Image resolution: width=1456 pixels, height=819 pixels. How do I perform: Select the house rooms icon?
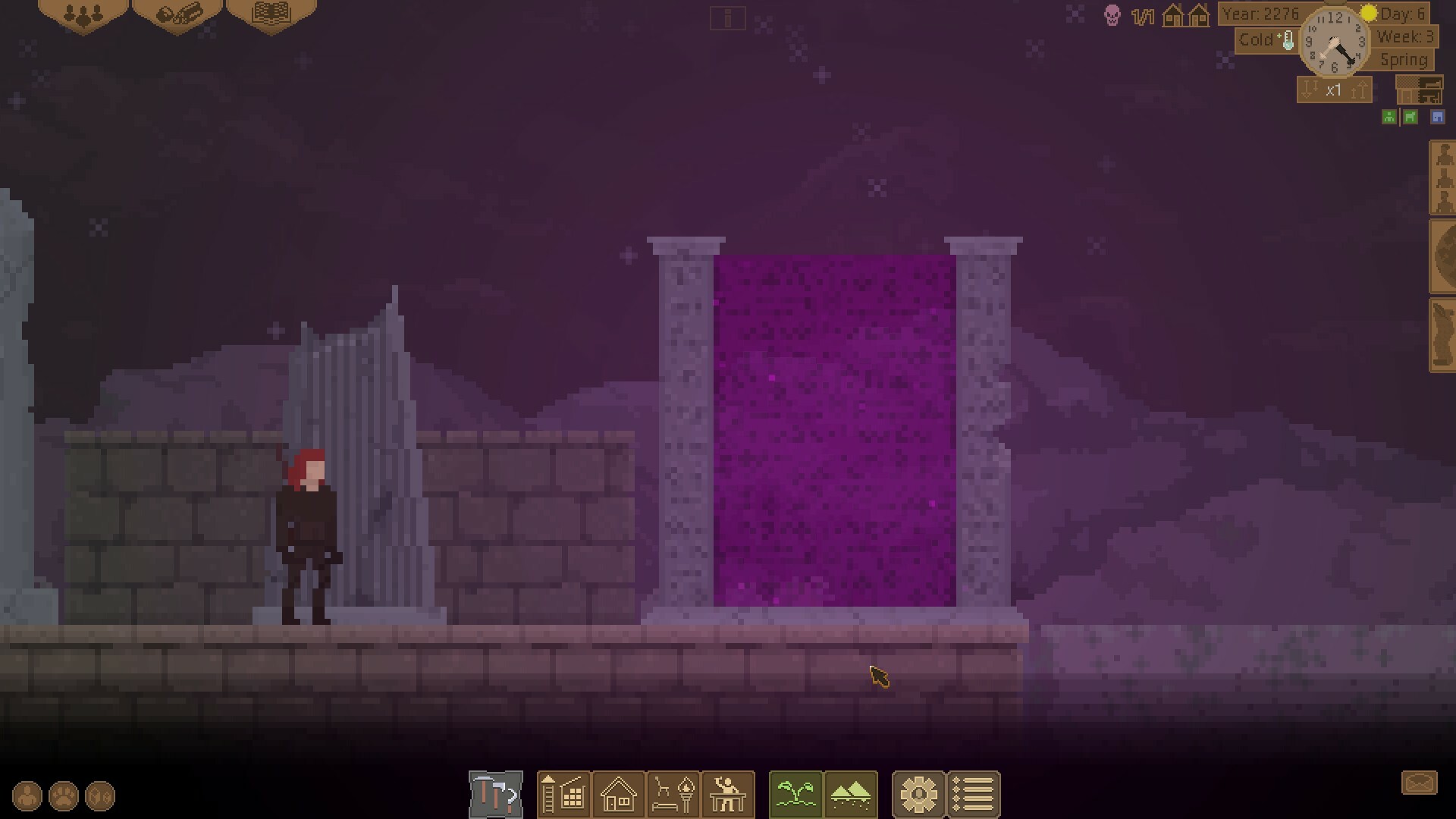click(619, 795)
